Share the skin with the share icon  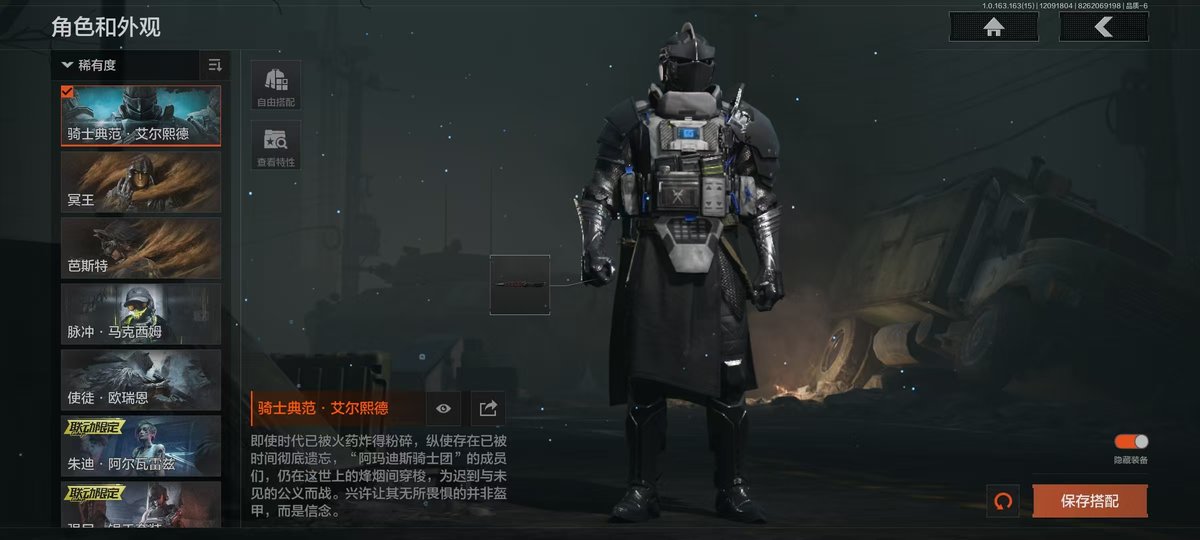pyautogui.click(x=488, y=408)
